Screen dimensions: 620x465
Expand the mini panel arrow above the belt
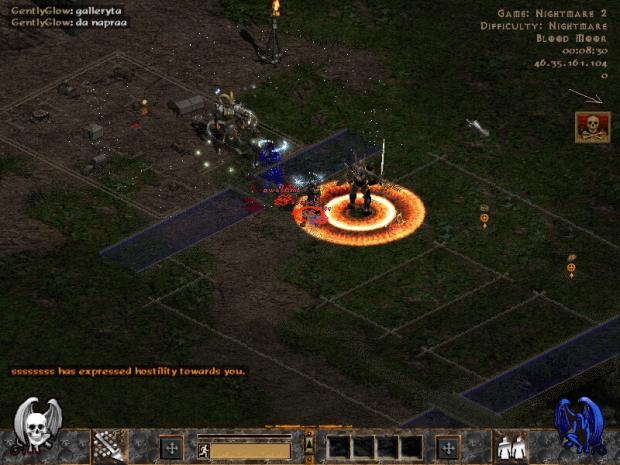(309, 437)
